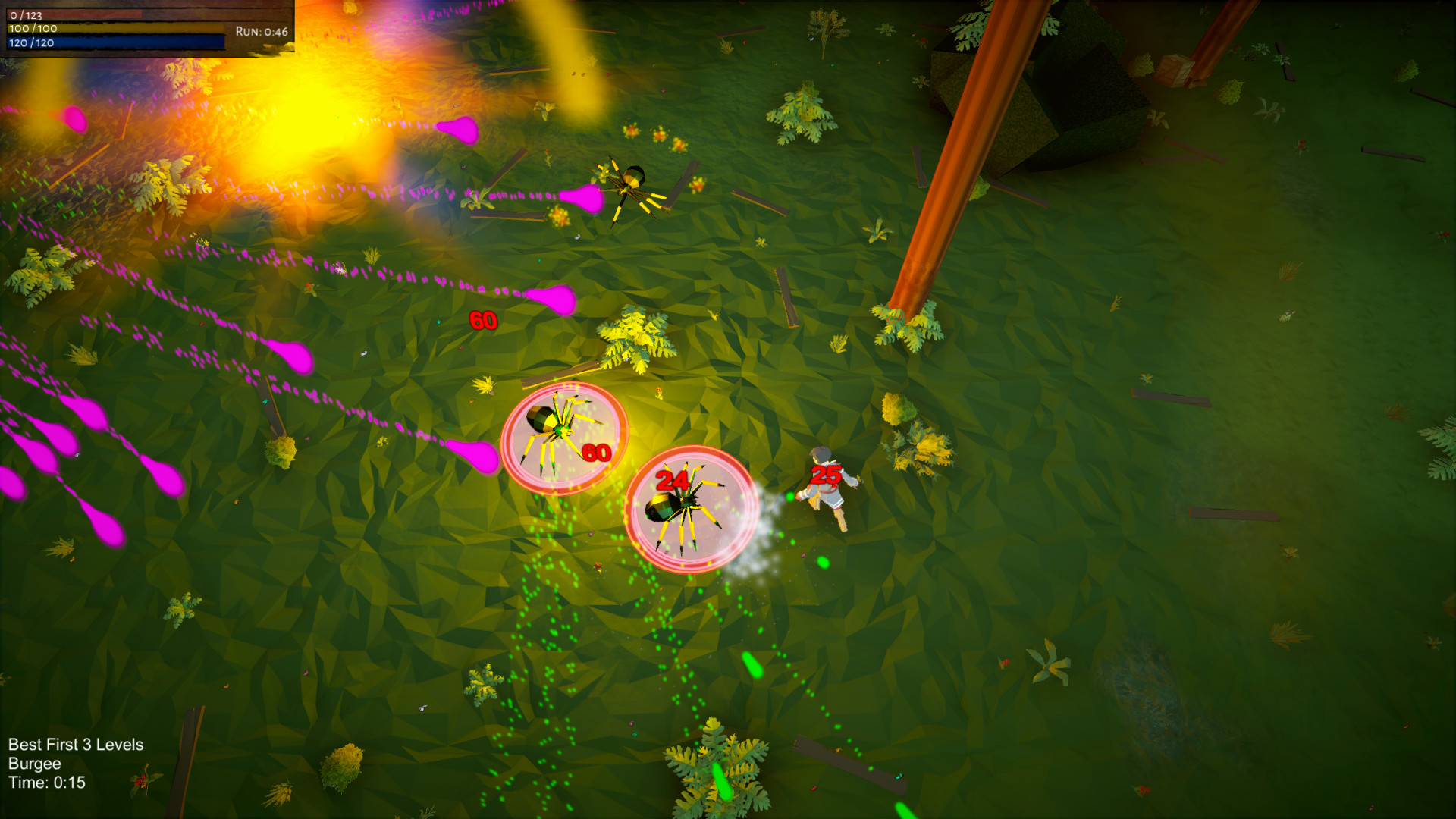This screenshot has height=819, width=1456.
Task: Click the '24' damage number on the spider
Action: point(671,480)
